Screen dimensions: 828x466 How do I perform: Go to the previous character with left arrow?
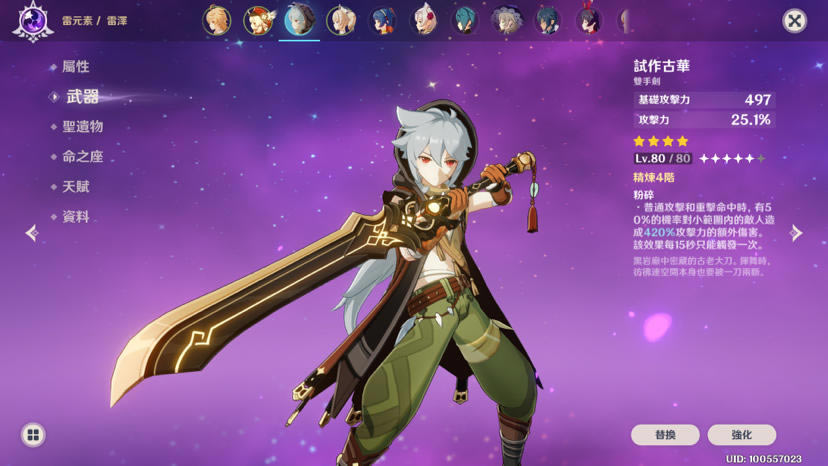coord(31,233)
